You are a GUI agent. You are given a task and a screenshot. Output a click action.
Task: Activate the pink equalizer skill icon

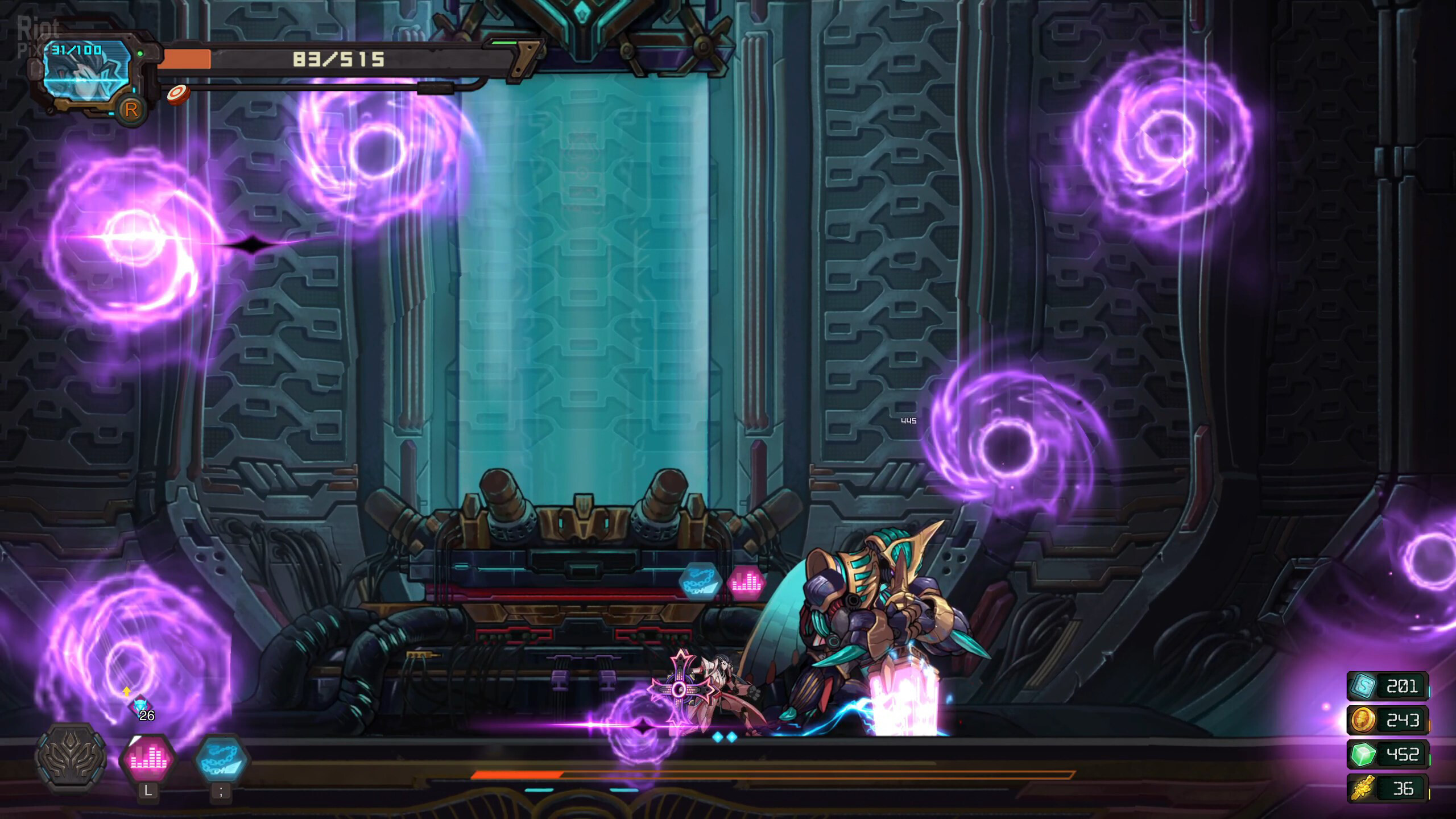pos(147,759)
